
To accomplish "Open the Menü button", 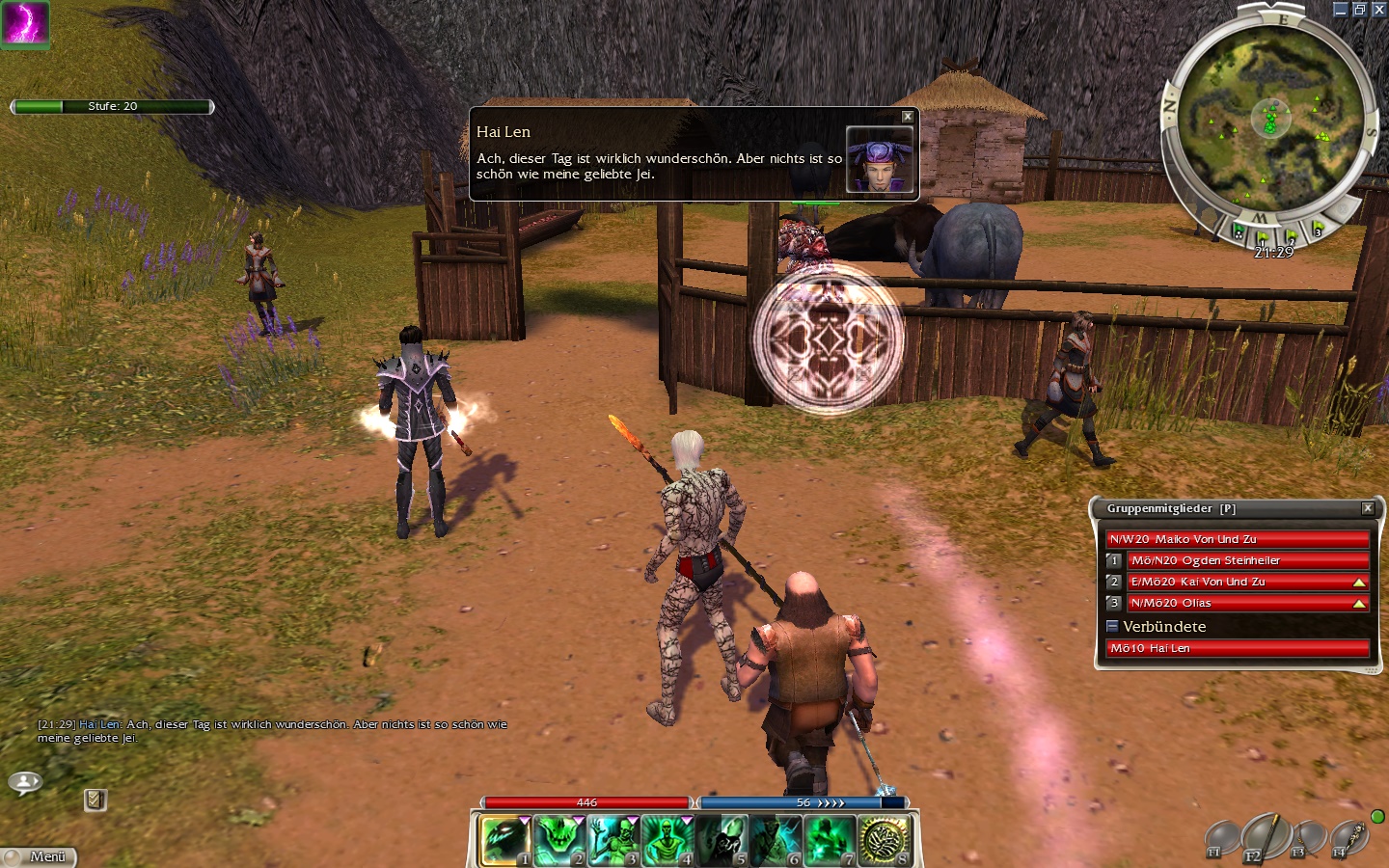I will (39, 856).
